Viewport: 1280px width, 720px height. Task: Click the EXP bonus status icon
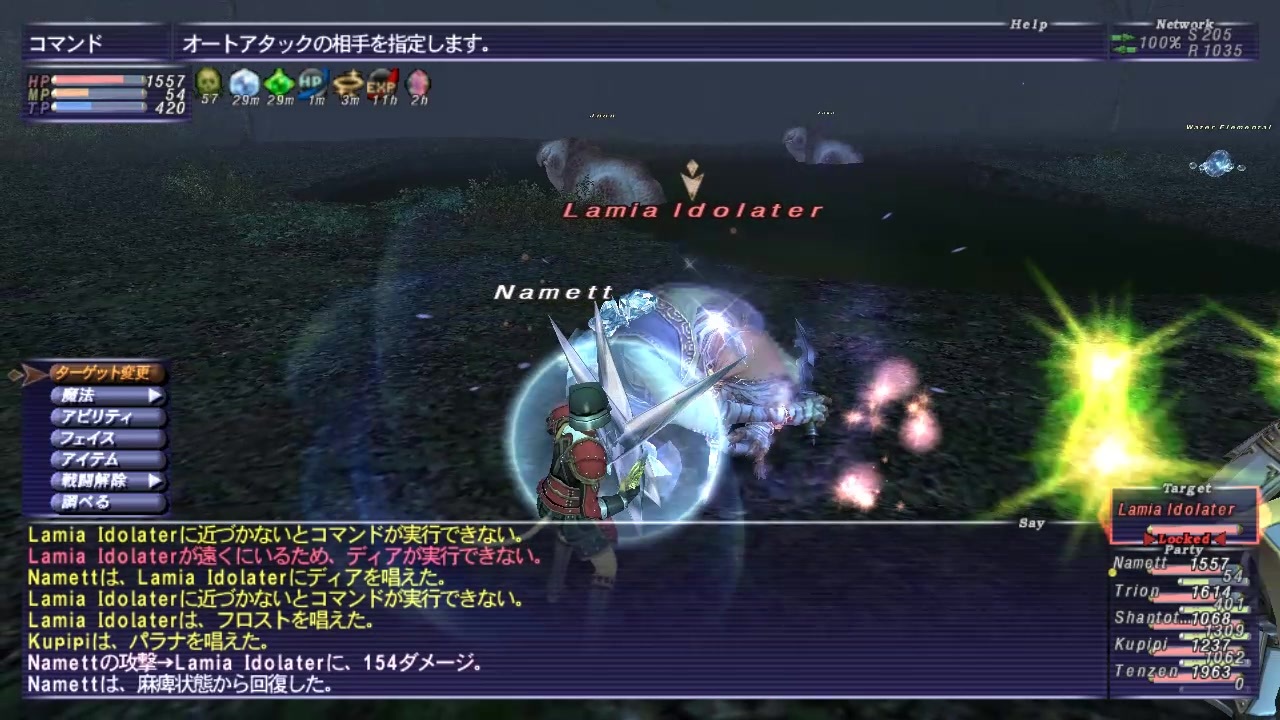point(381,84)
